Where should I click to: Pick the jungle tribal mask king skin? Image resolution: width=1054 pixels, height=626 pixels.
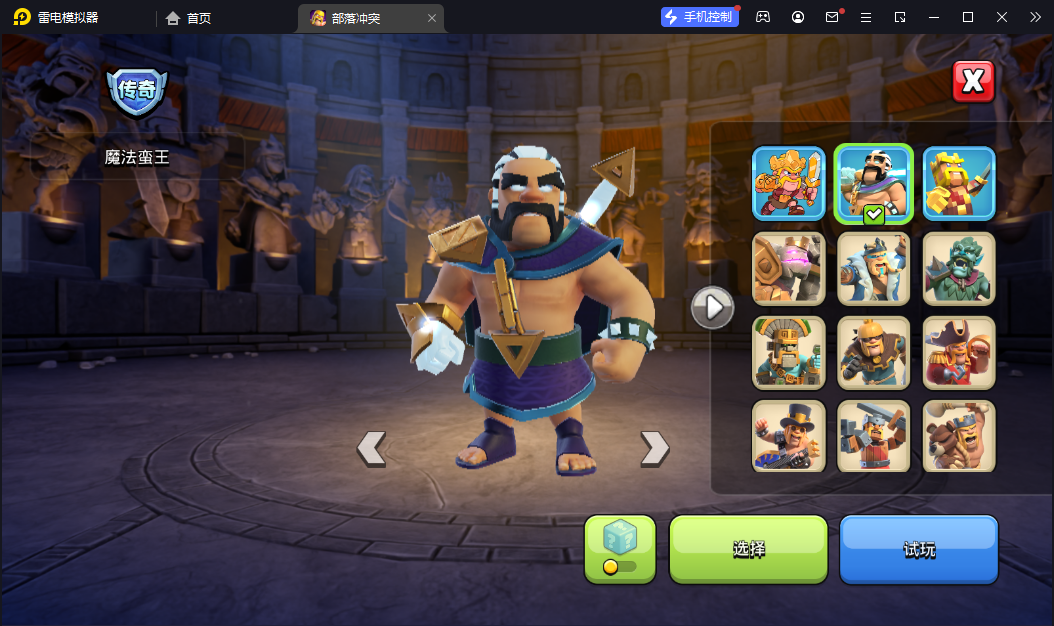[x=789, y=352]
